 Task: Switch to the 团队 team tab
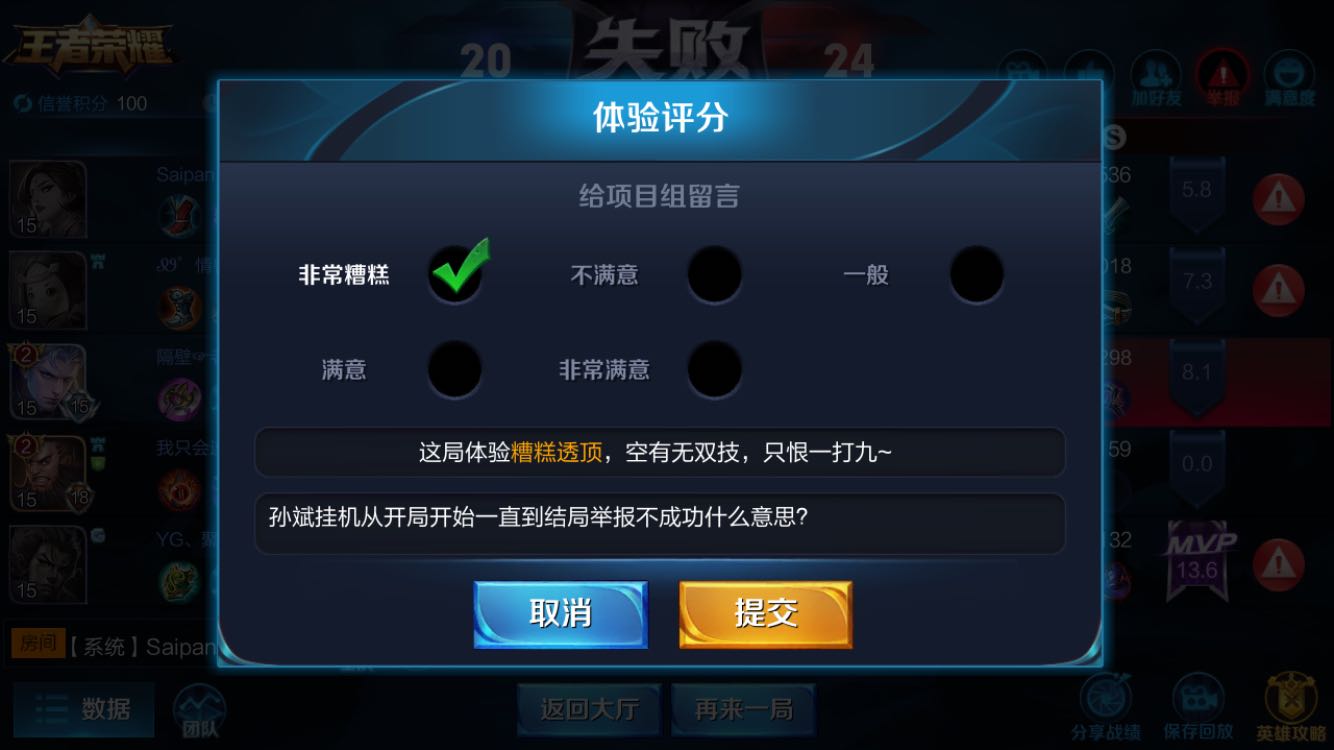tap(200, 710)
